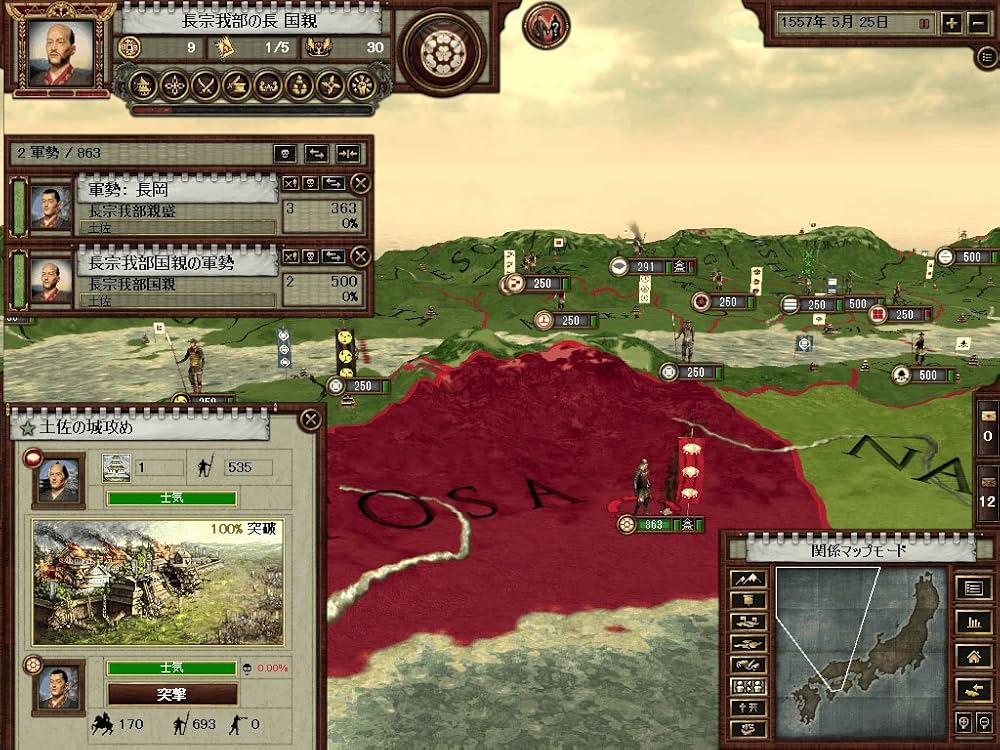Image resolution: width=1000 pixels, height=750 pixels.
Task: Zoom in the minimap with plus magnifier
Action: coord(961,723)
